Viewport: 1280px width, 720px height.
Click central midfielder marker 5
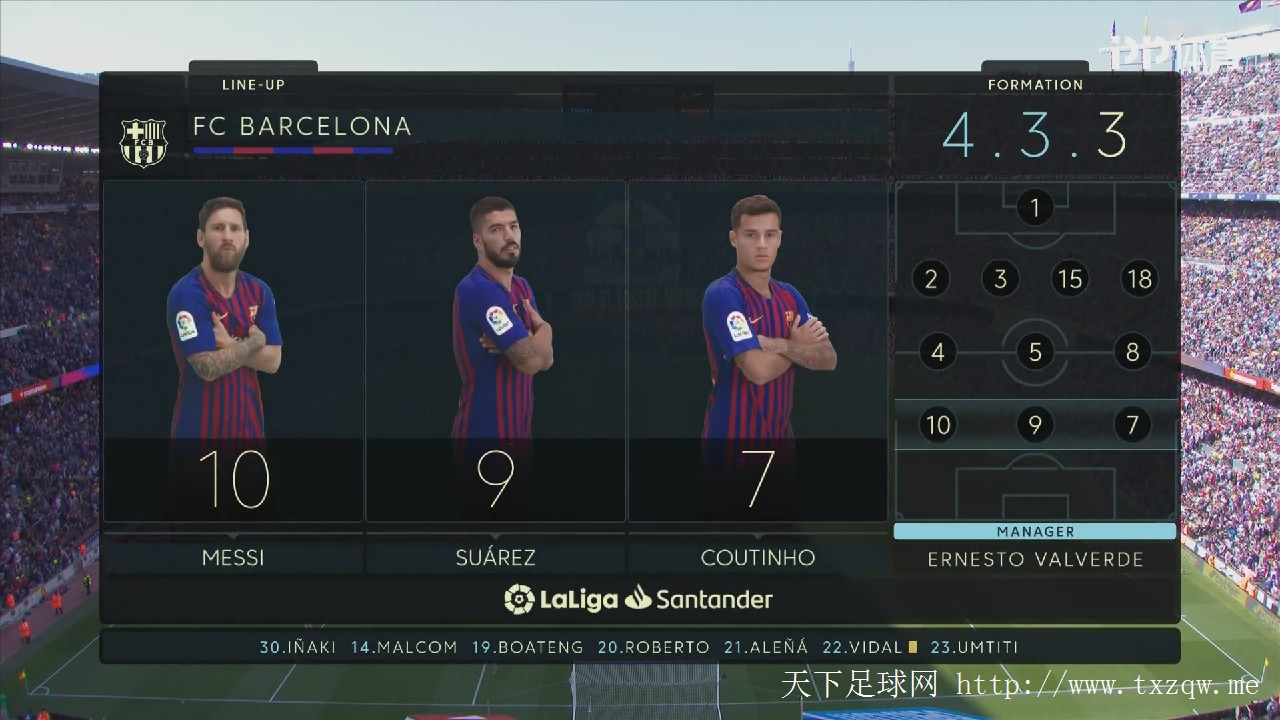(x=1035, y=352)
